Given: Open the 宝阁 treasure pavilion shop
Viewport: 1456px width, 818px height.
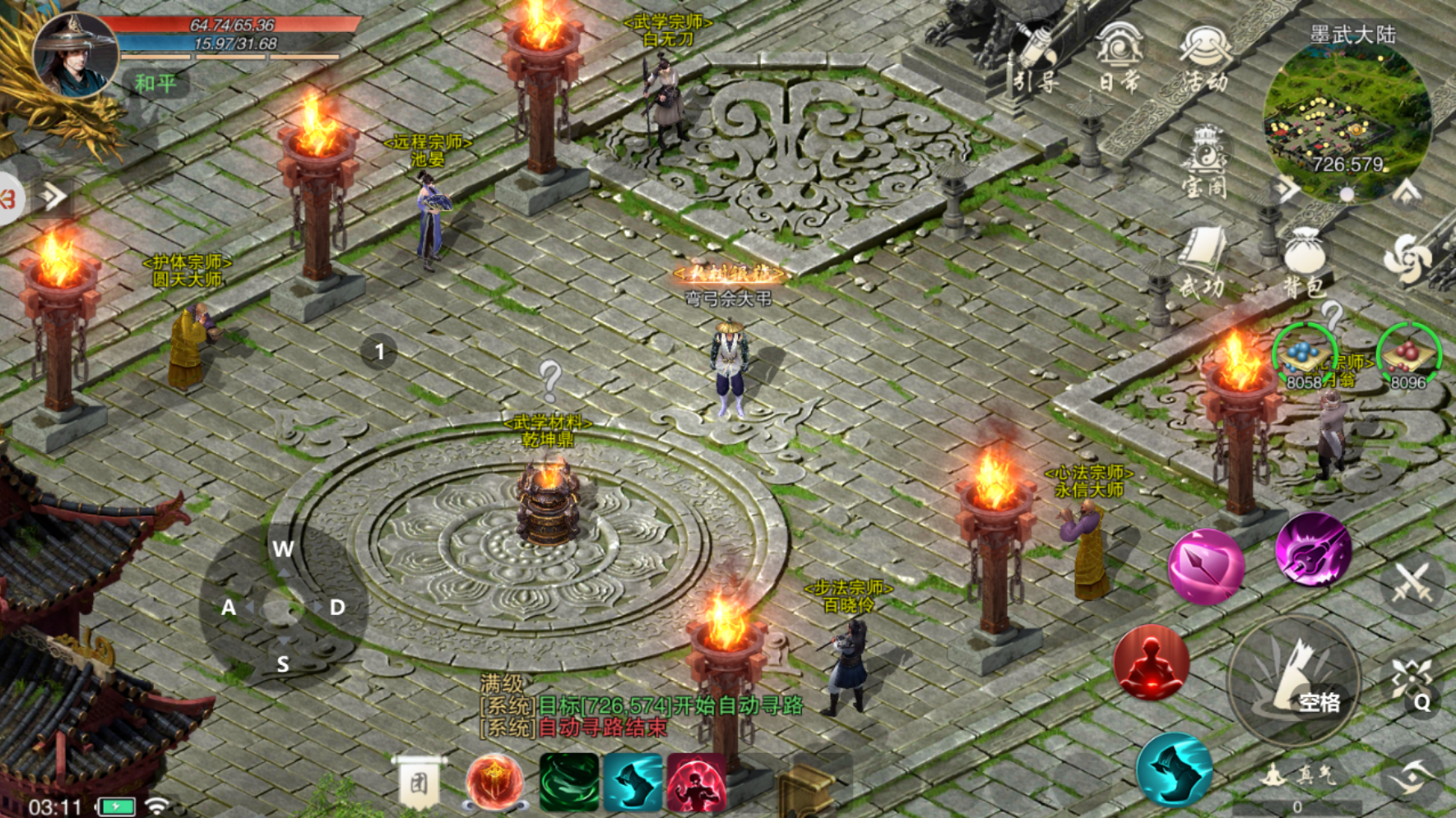Looking at the screenshot, I should pyautogui.click(x=1204, y=161).
